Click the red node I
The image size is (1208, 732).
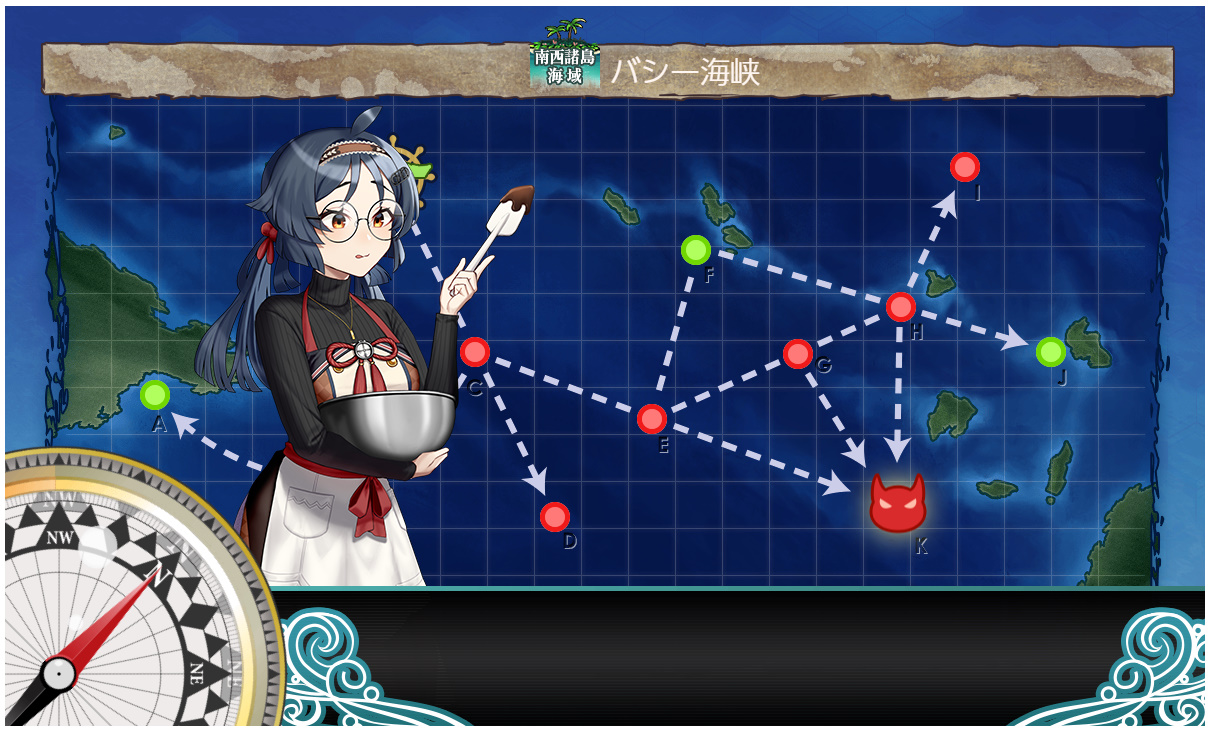pyautogui.click(x=964, y=167)
